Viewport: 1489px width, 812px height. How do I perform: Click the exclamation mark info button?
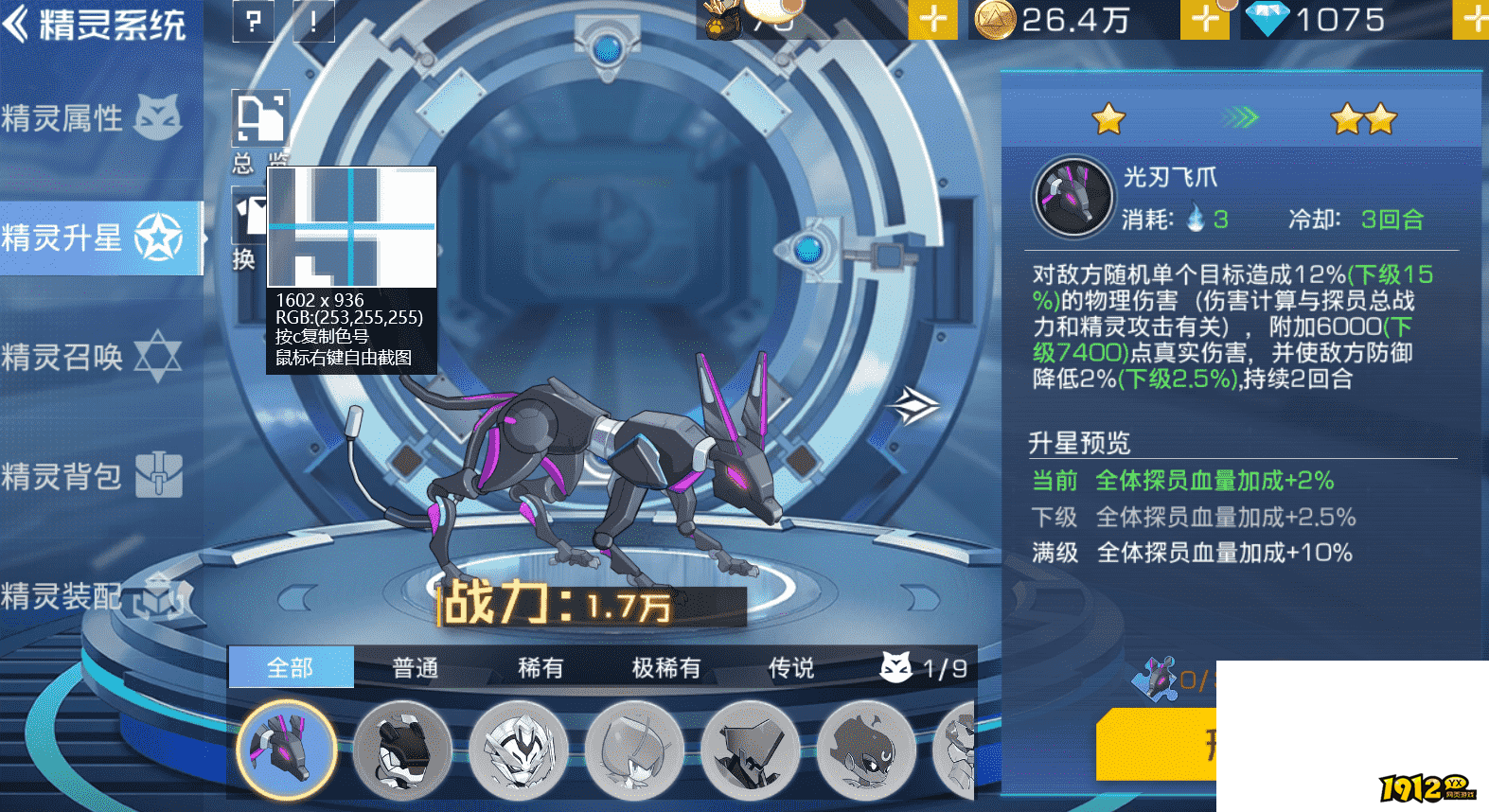313,21
